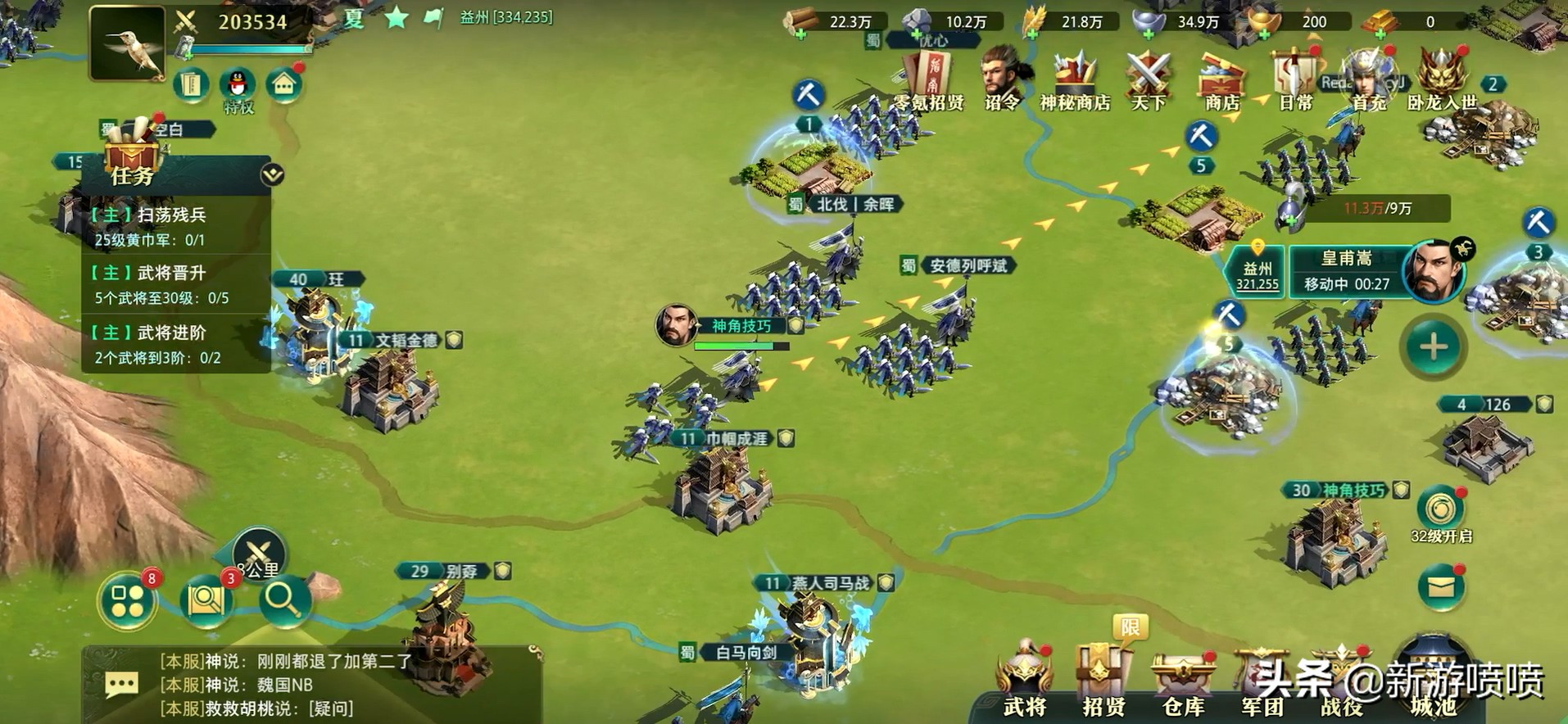Open the hummingbird player avatar profile
The width and height of the screenshot is (1568, 724).
126,43
